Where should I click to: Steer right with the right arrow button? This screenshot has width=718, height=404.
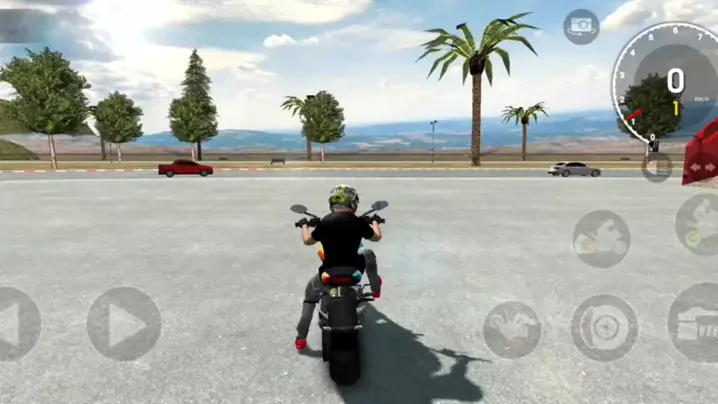pyautogui.click(x=123, y=323)
